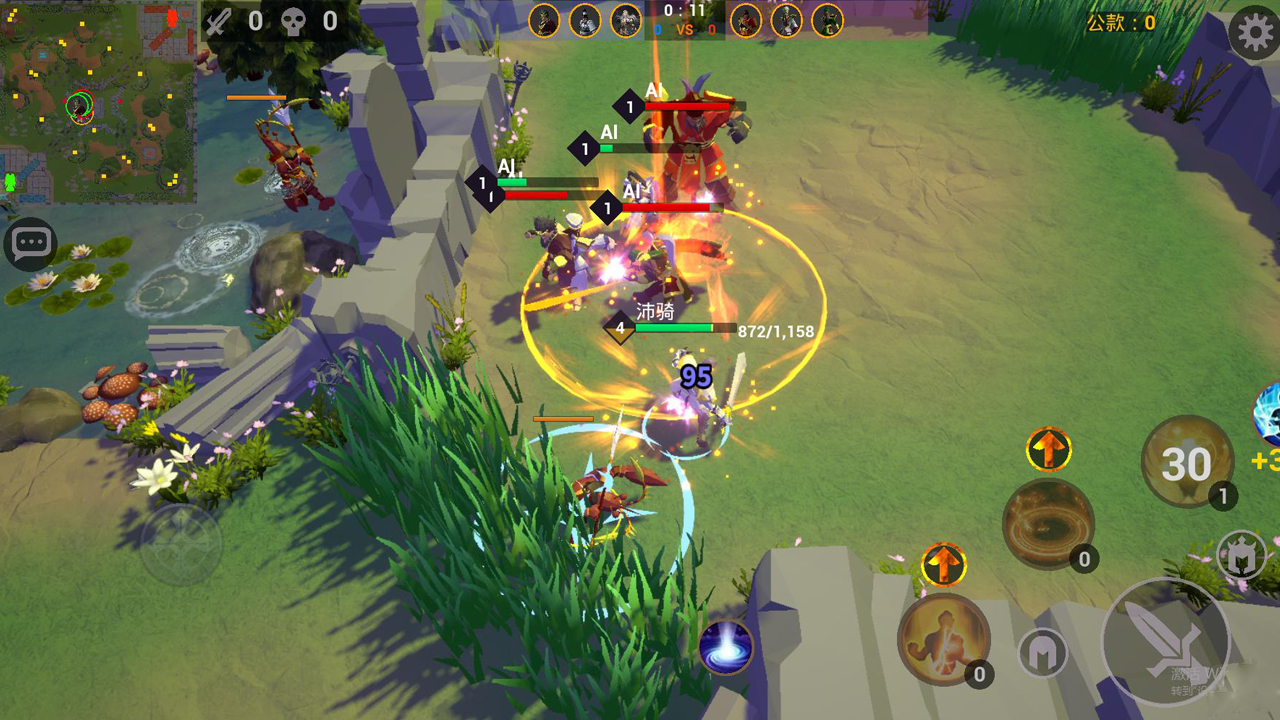Tap the sword basic attack button
This screenshot has height=720, width=1280.
pyautogui.click(x=1165, y=642)
